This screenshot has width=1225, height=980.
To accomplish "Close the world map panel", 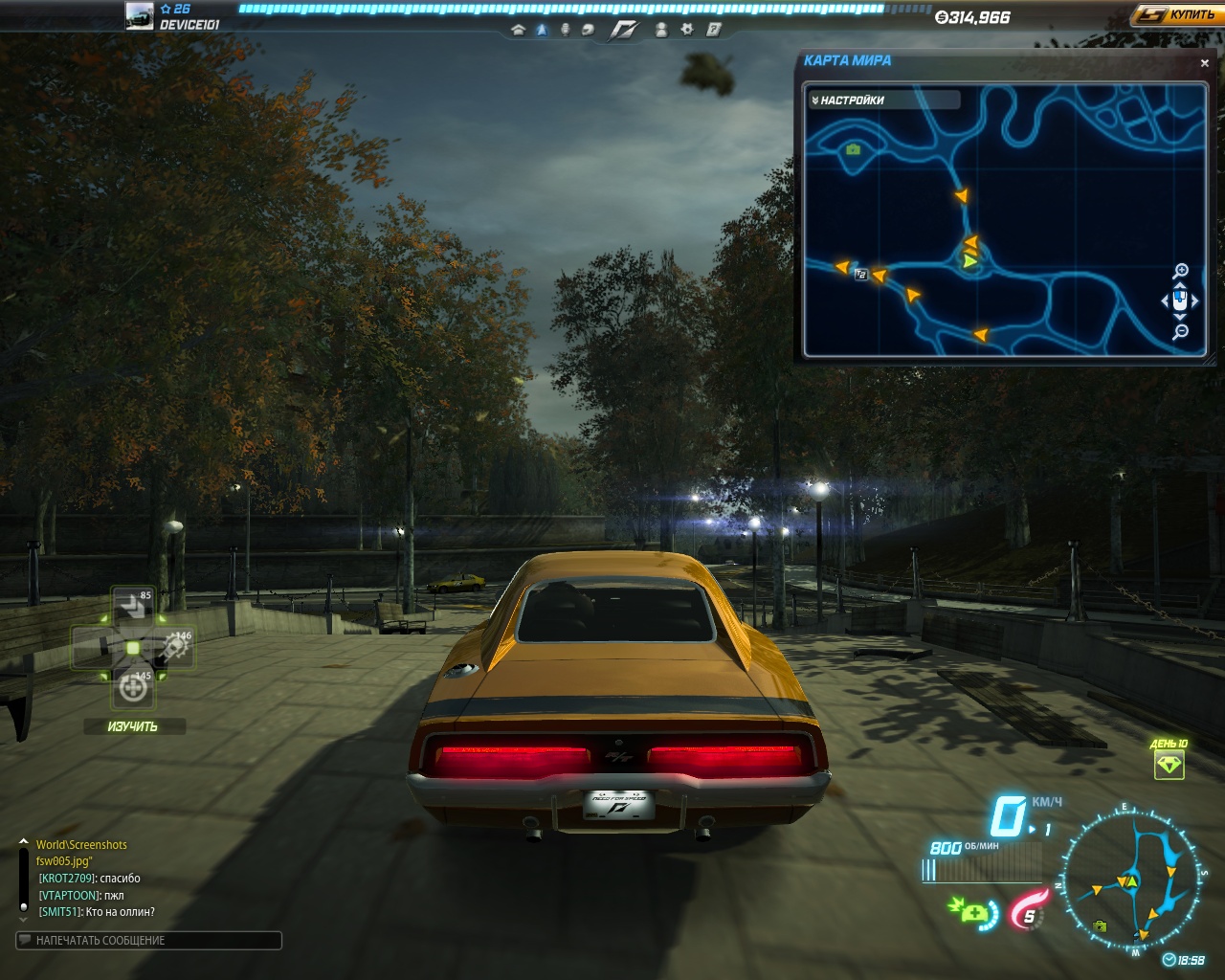I will point(1204,63).
